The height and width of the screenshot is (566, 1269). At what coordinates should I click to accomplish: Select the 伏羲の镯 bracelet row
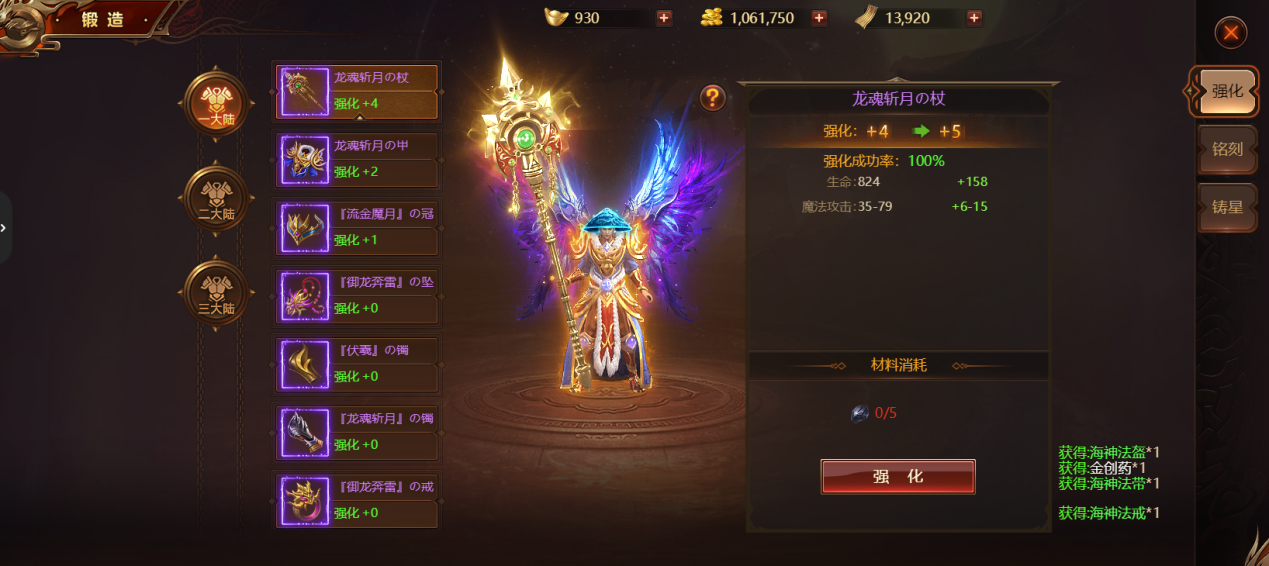[x=357, y=364]
